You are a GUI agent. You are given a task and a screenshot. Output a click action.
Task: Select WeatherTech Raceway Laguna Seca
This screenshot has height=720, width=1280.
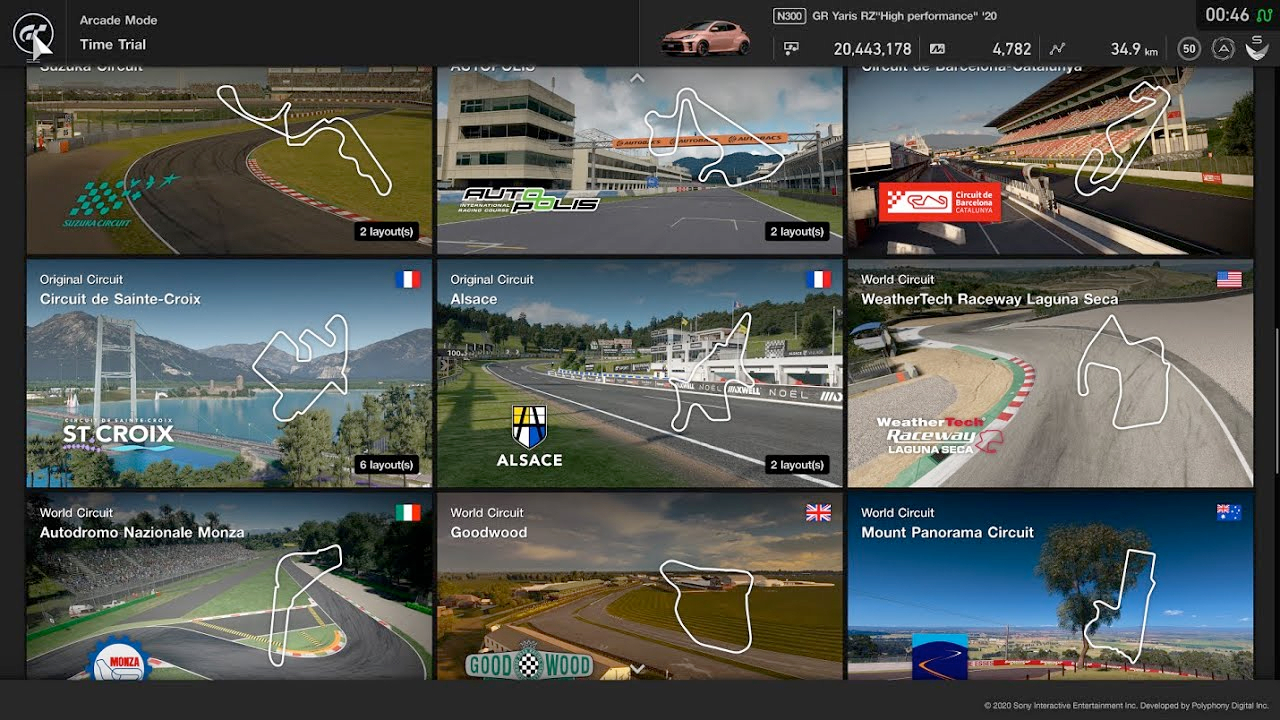(1050, 373)
